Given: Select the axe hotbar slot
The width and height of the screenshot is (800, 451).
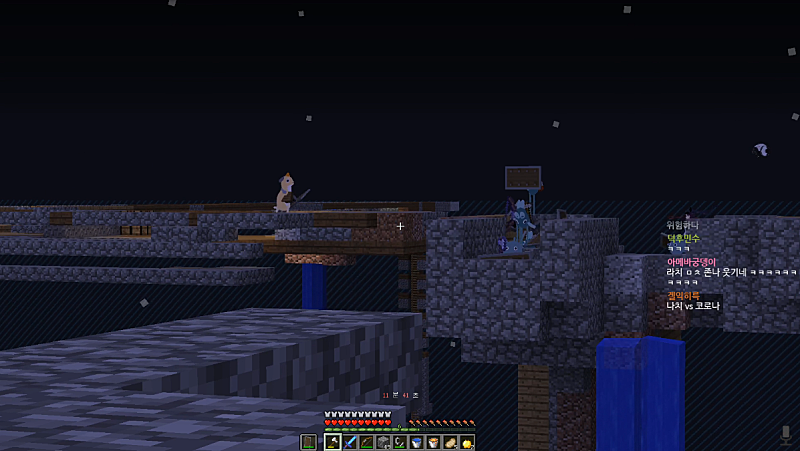Looking at the screenshot, I should (333, 442).
